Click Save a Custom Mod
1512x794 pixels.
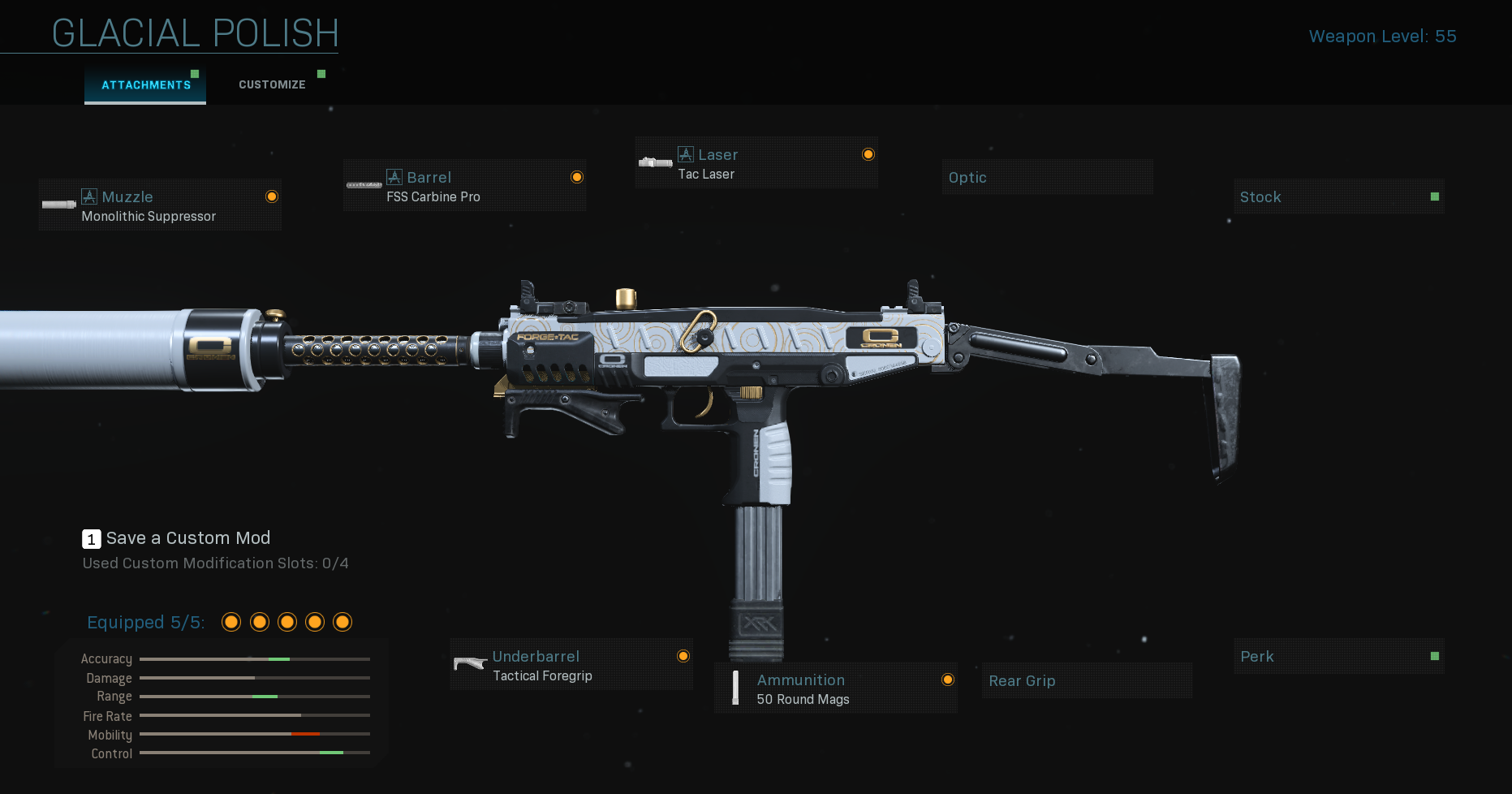pyautogui.click(x=187, y=538)
